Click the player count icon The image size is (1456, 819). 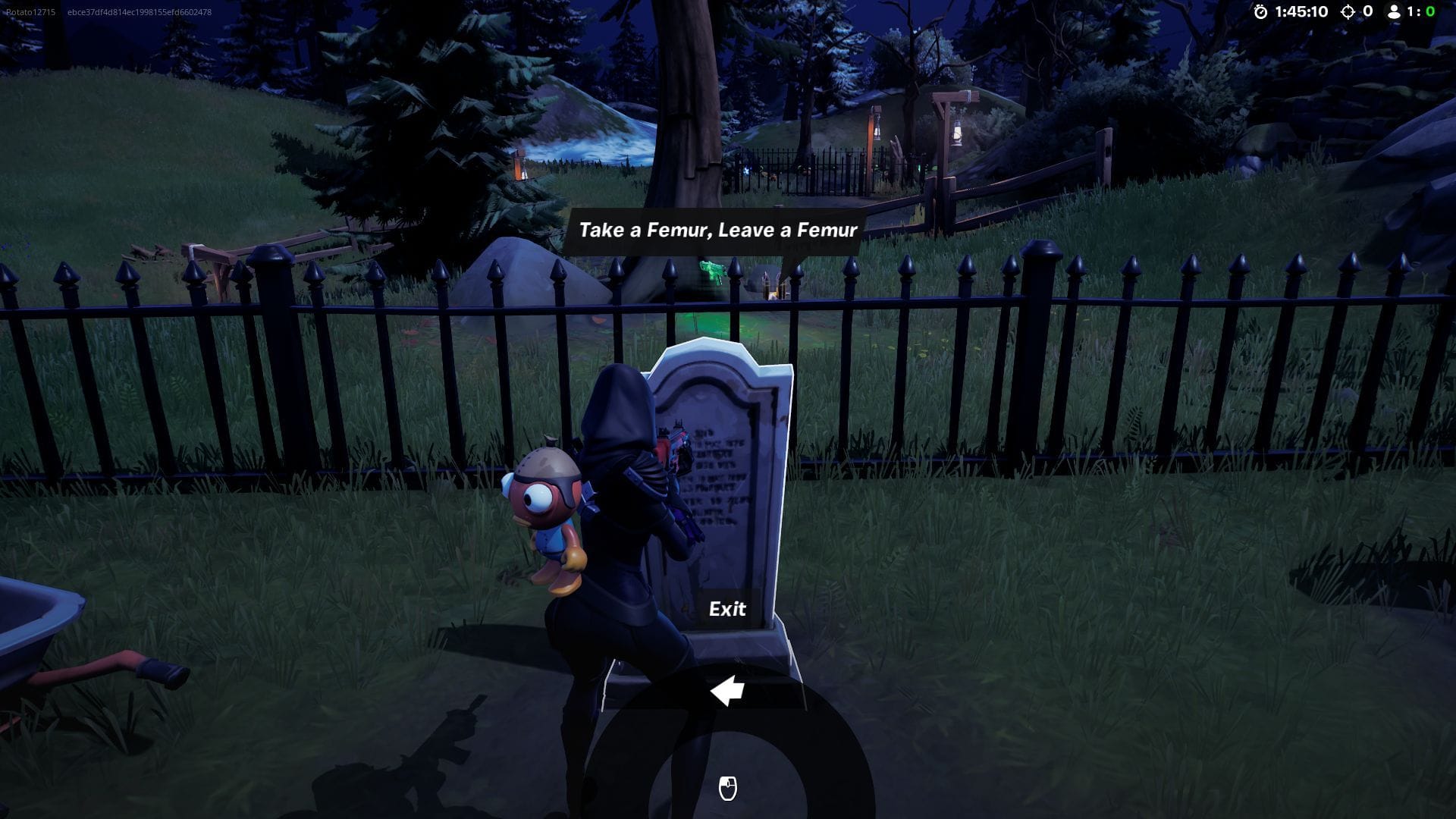[x=1395, y=12]
